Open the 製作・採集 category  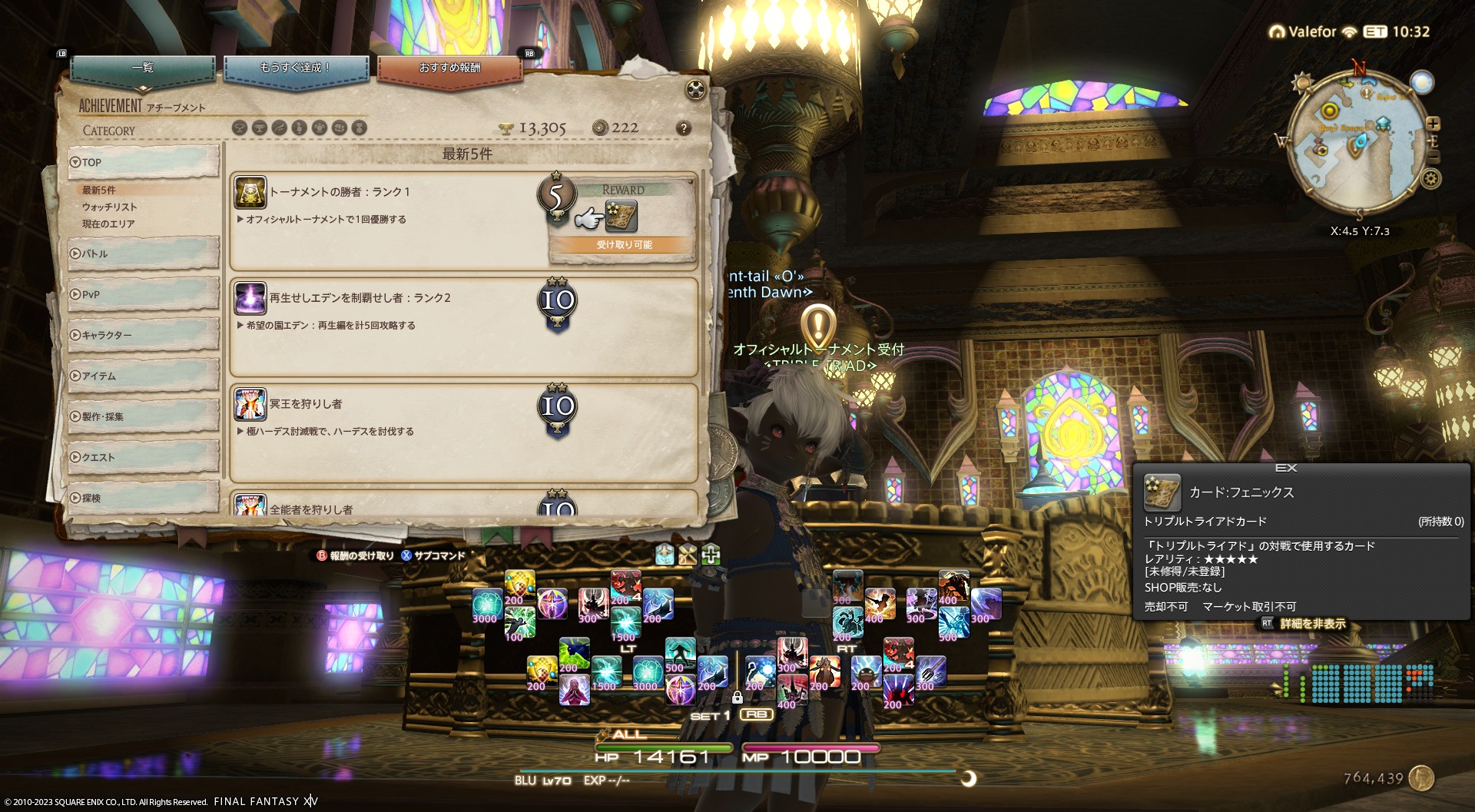tap(143, 416)
